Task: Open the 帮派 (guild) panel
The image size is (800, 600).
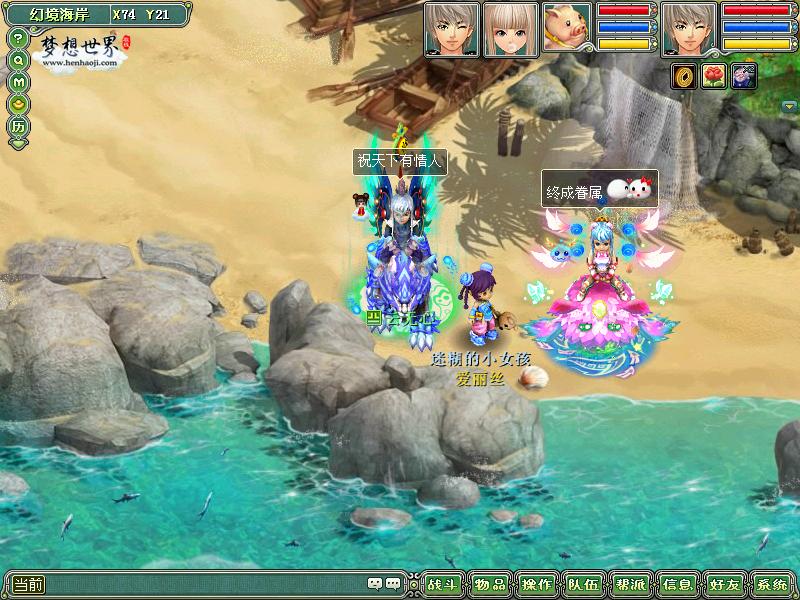Action: click(630, 584)
